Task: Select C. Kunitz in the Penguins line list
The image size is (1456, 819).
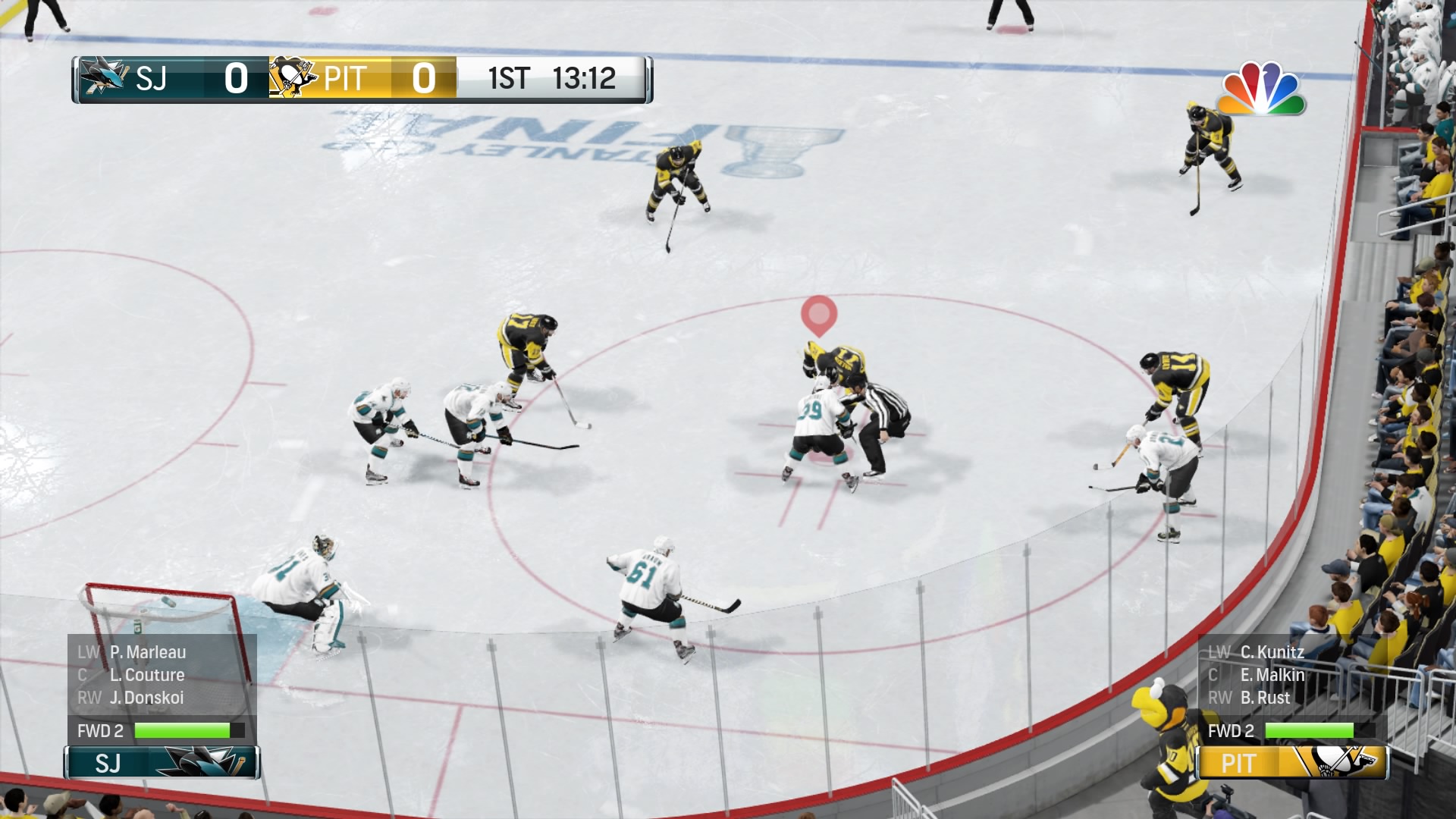Action: [1272, 652]
